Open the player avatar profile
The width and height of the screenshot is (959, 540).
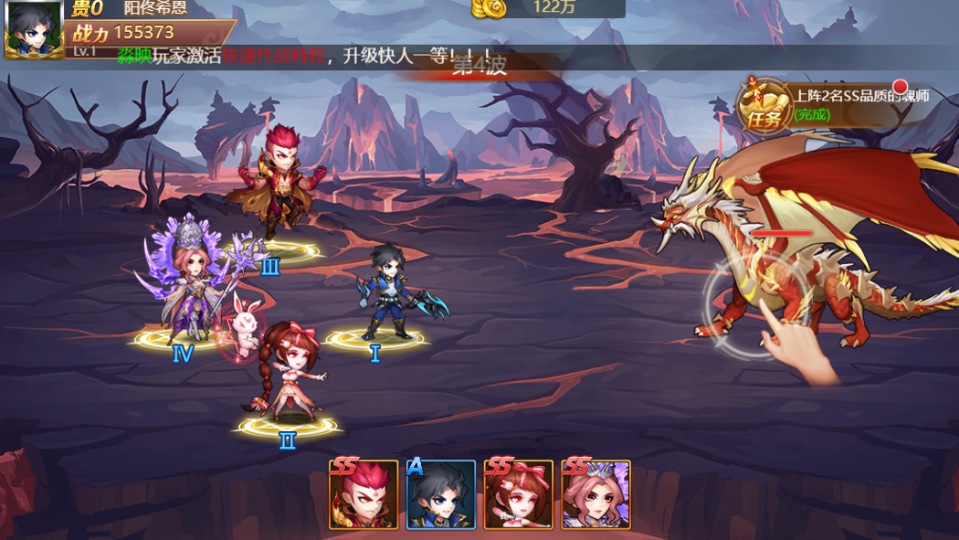pos(33,29)
